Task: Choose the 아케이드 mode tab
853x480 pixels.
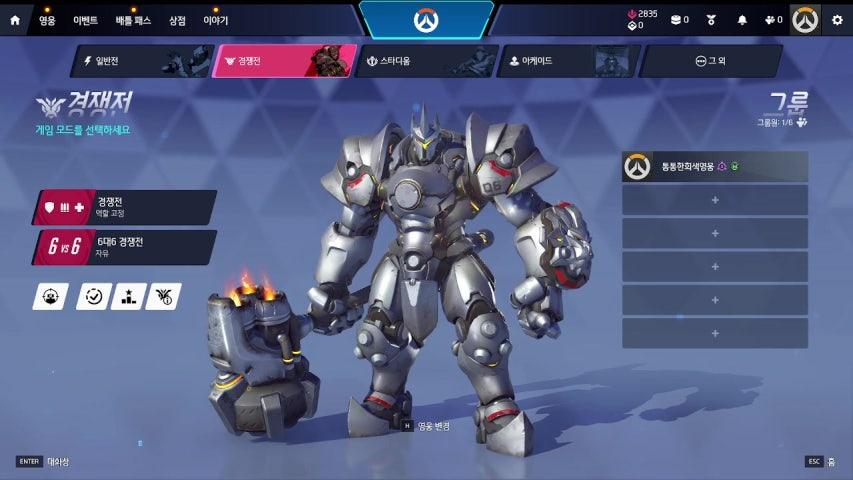Action: coord(565,61)
